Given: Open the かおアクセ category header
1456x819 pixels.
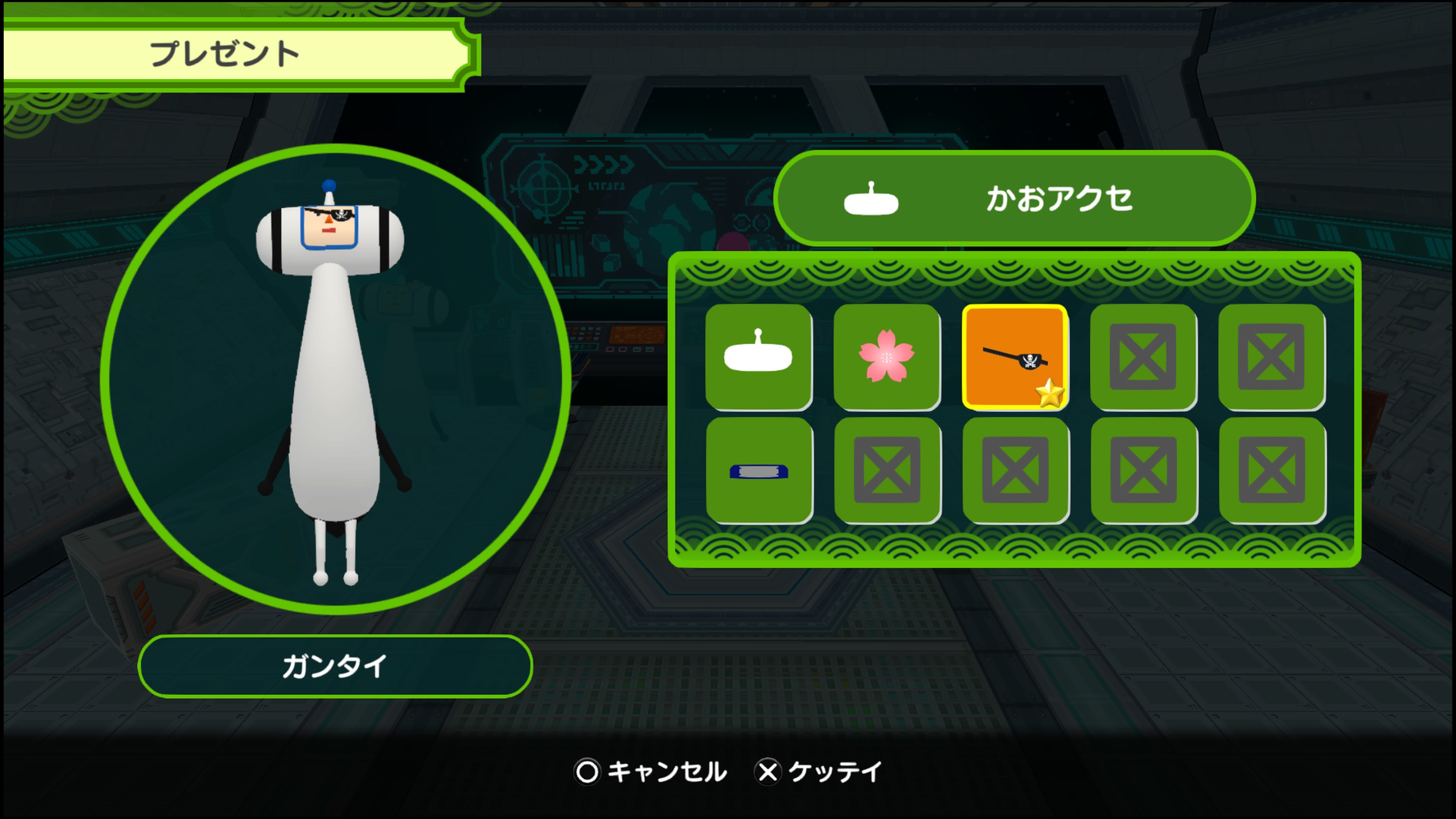Looking at the screenshot, I should click(x=1014, y=198).
